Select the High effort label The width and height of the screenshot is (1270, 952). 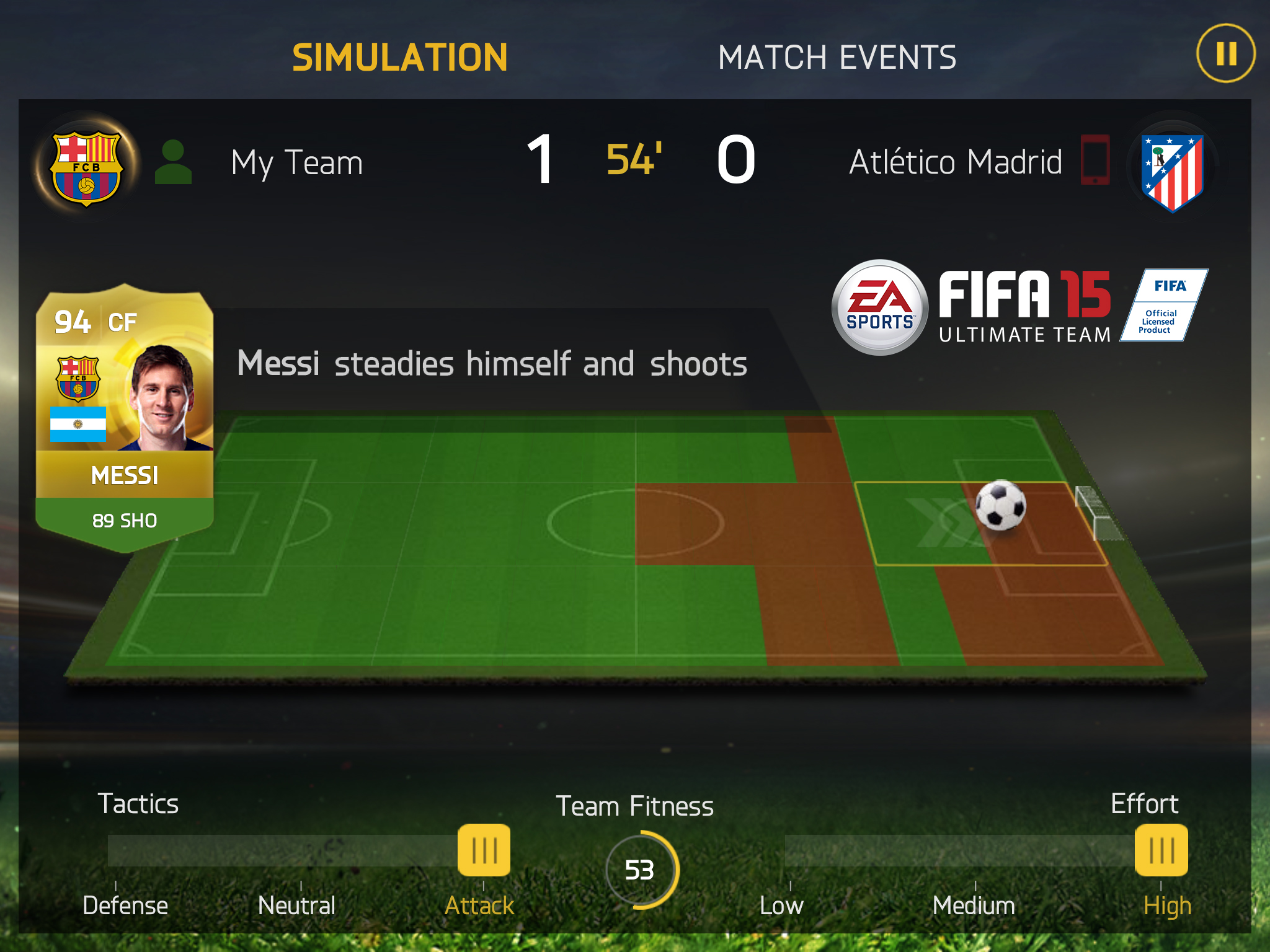(1167, 905)
